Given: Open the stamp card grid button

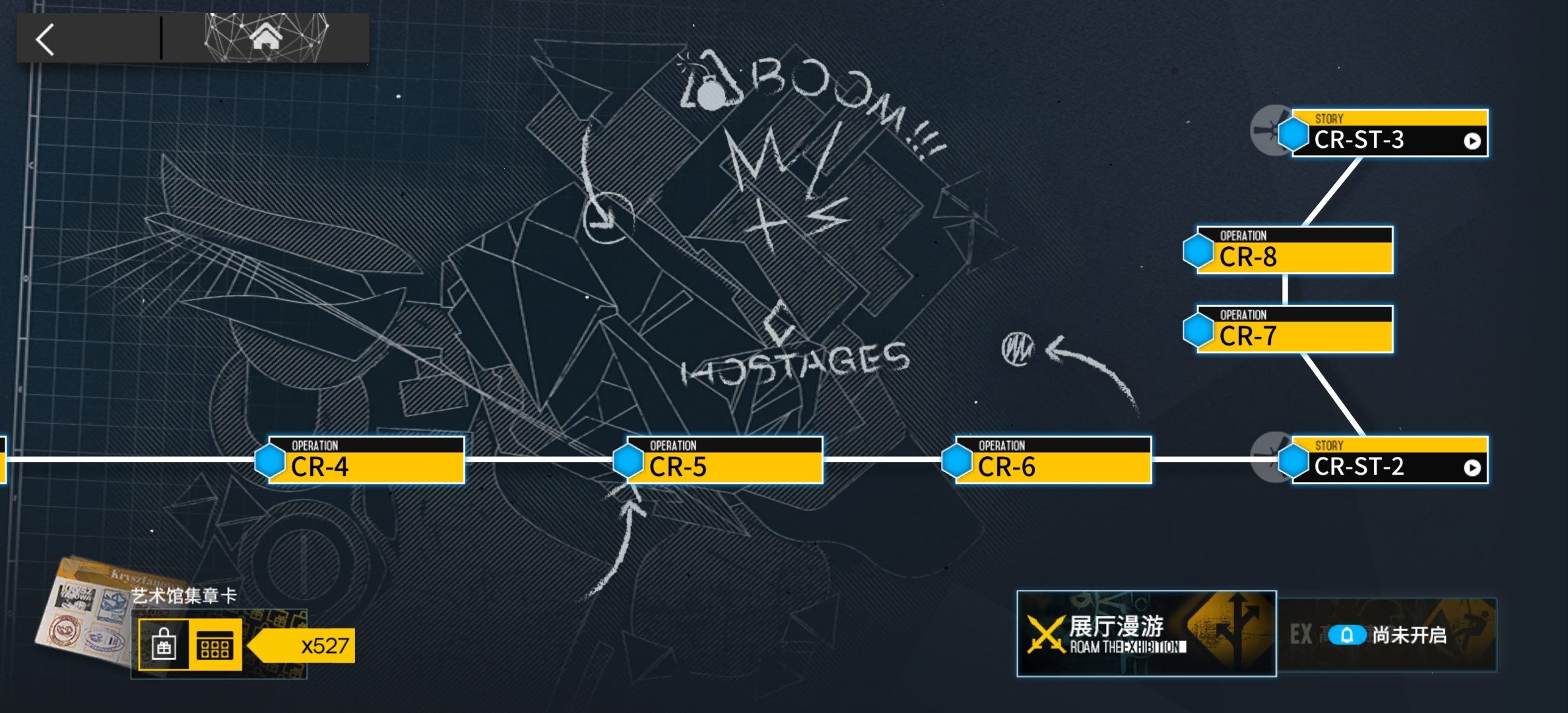Looking at the screenshot, I should point(215,644).
